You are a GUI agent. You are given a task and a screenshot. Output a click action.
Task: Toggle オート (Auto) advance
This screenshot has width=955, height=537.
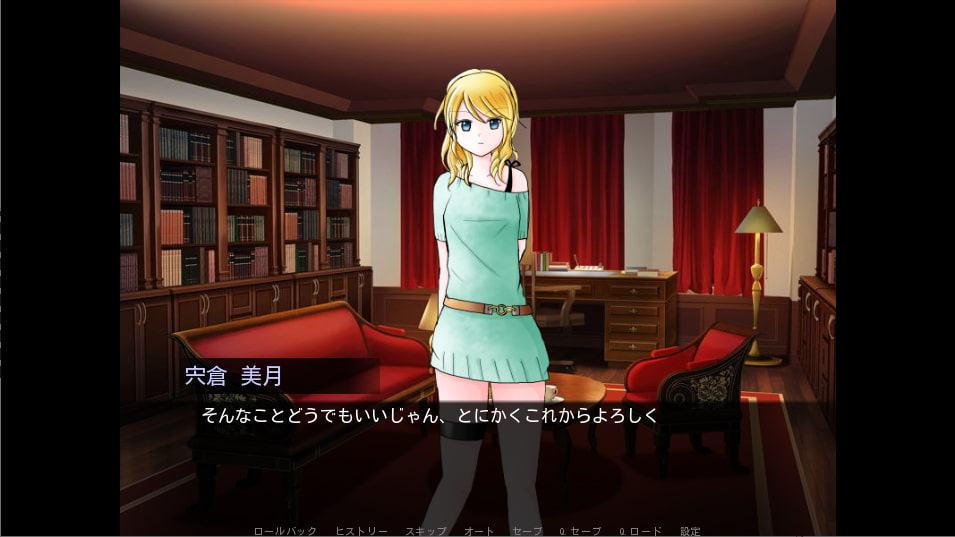point(476,531)
